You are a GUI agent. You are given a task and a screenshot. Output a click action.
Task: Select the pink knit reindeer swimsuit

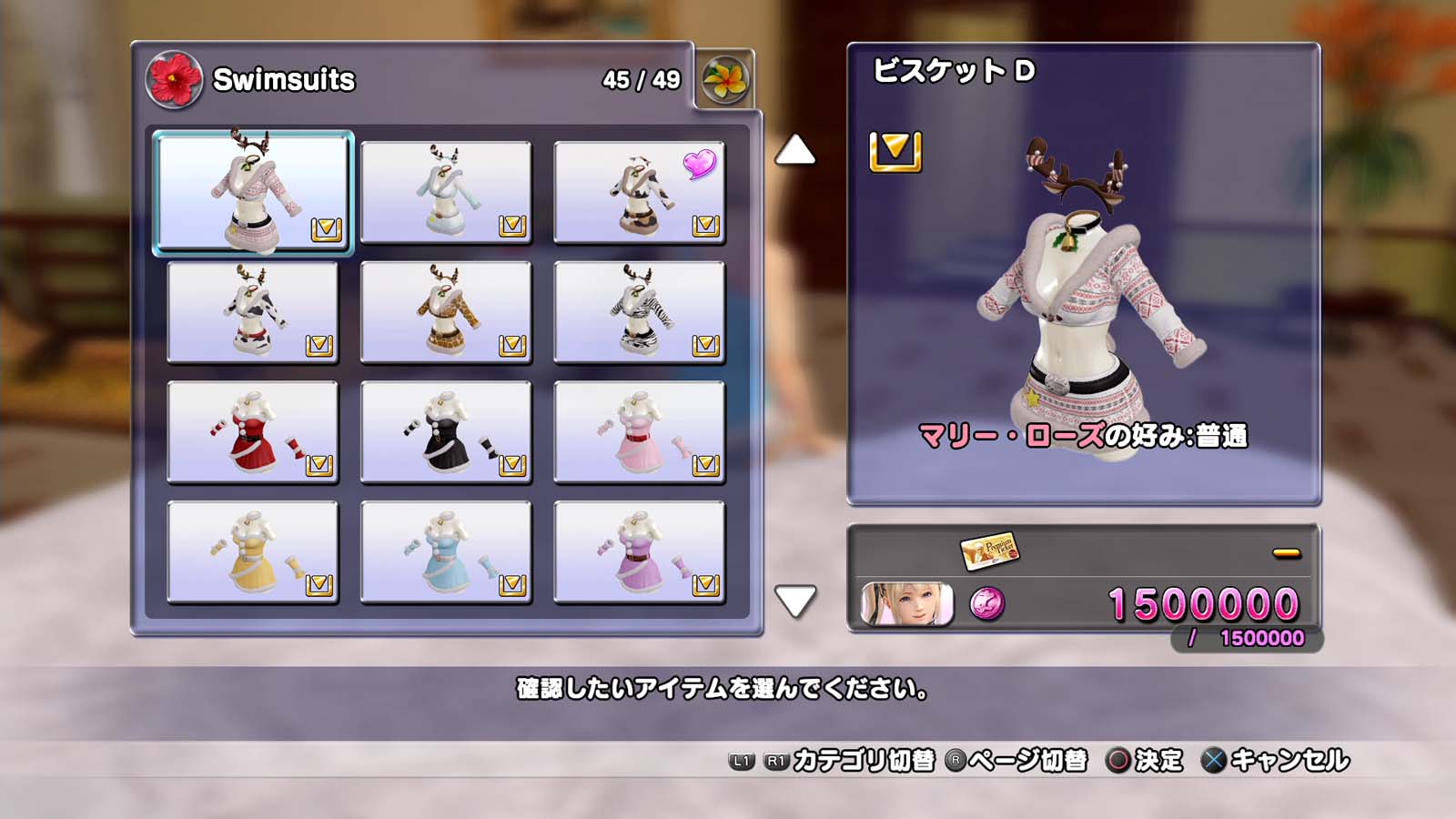pos(253,191)
